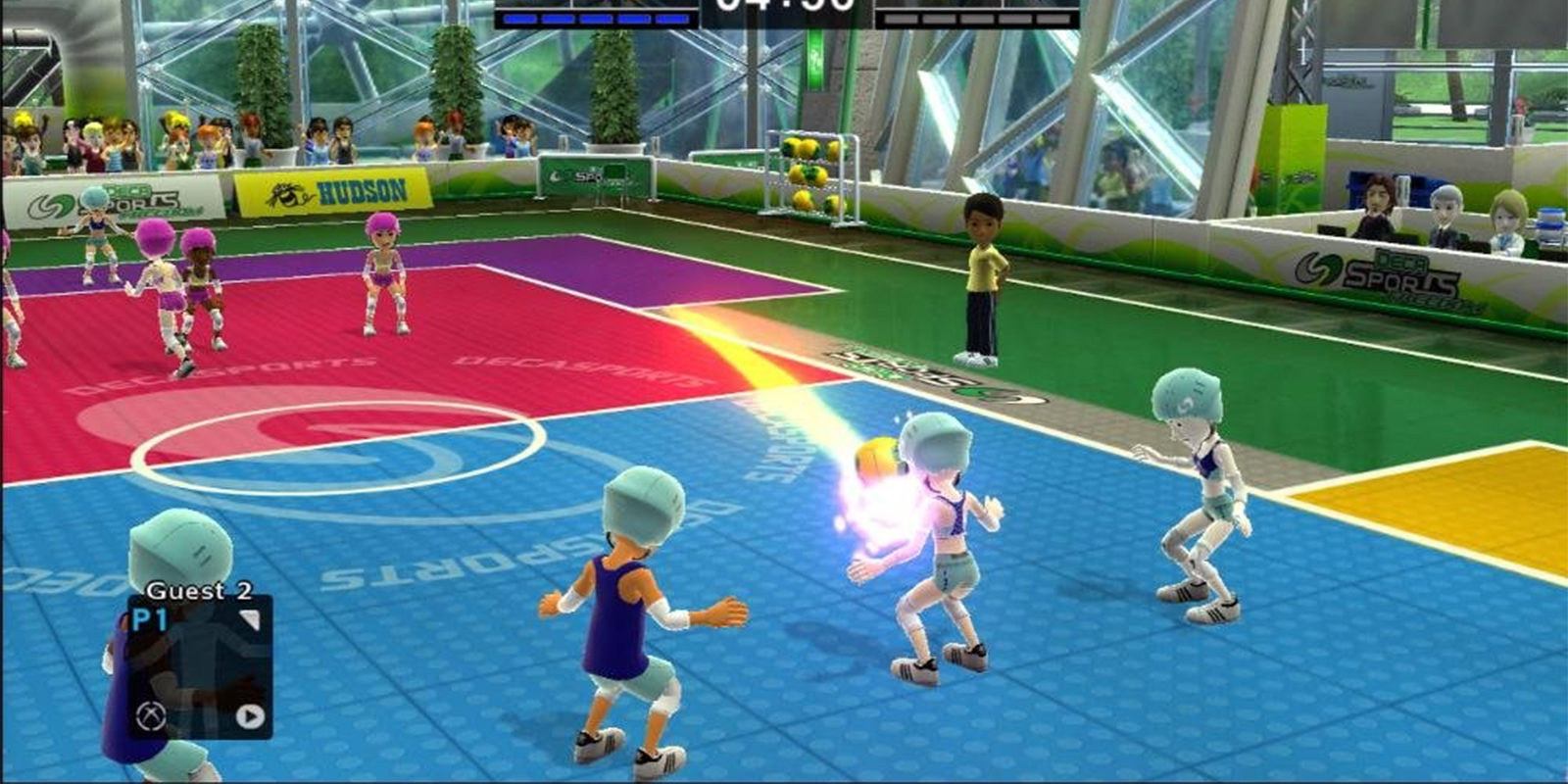Select the P1 Guest 2 player panel
1568x784 pixels.
click(200, 666)
